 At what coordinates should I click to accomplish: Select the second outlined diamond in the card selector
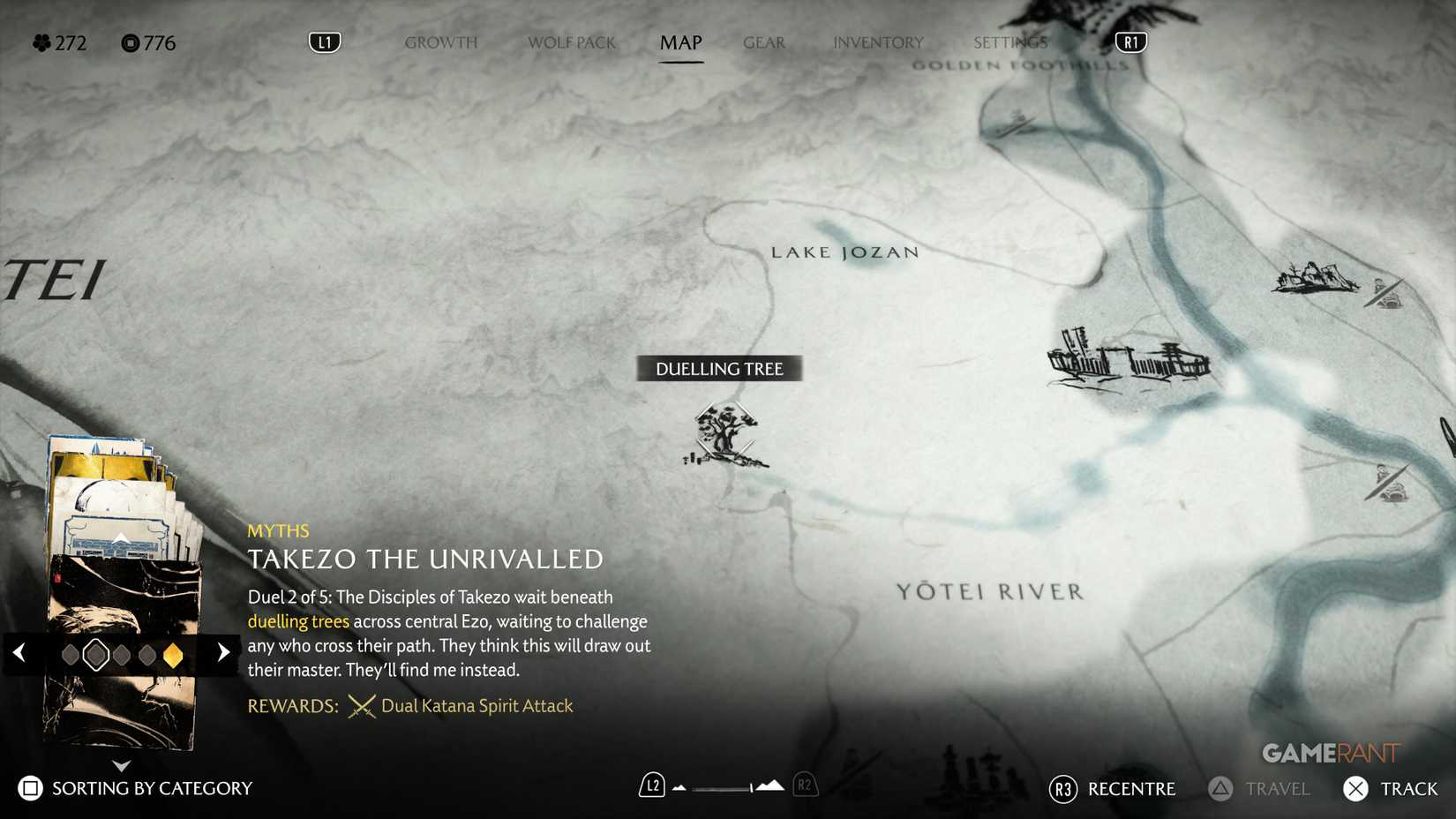pyautogui.click(x=95, y=654)
